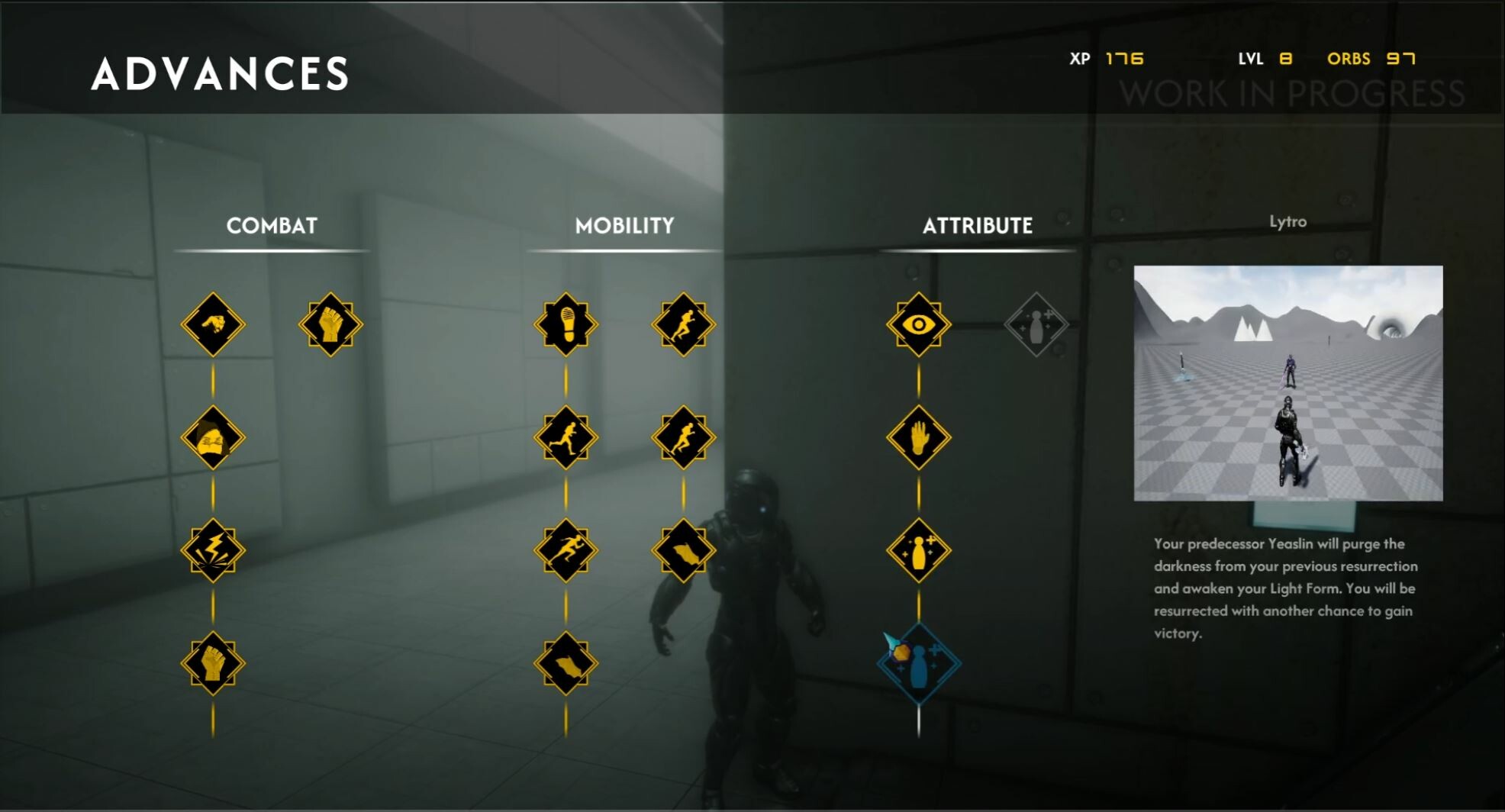Select the hand skill under the eye icon
Screen dimensions: 1505x812
pyautogui.click(x=919, y=439)
